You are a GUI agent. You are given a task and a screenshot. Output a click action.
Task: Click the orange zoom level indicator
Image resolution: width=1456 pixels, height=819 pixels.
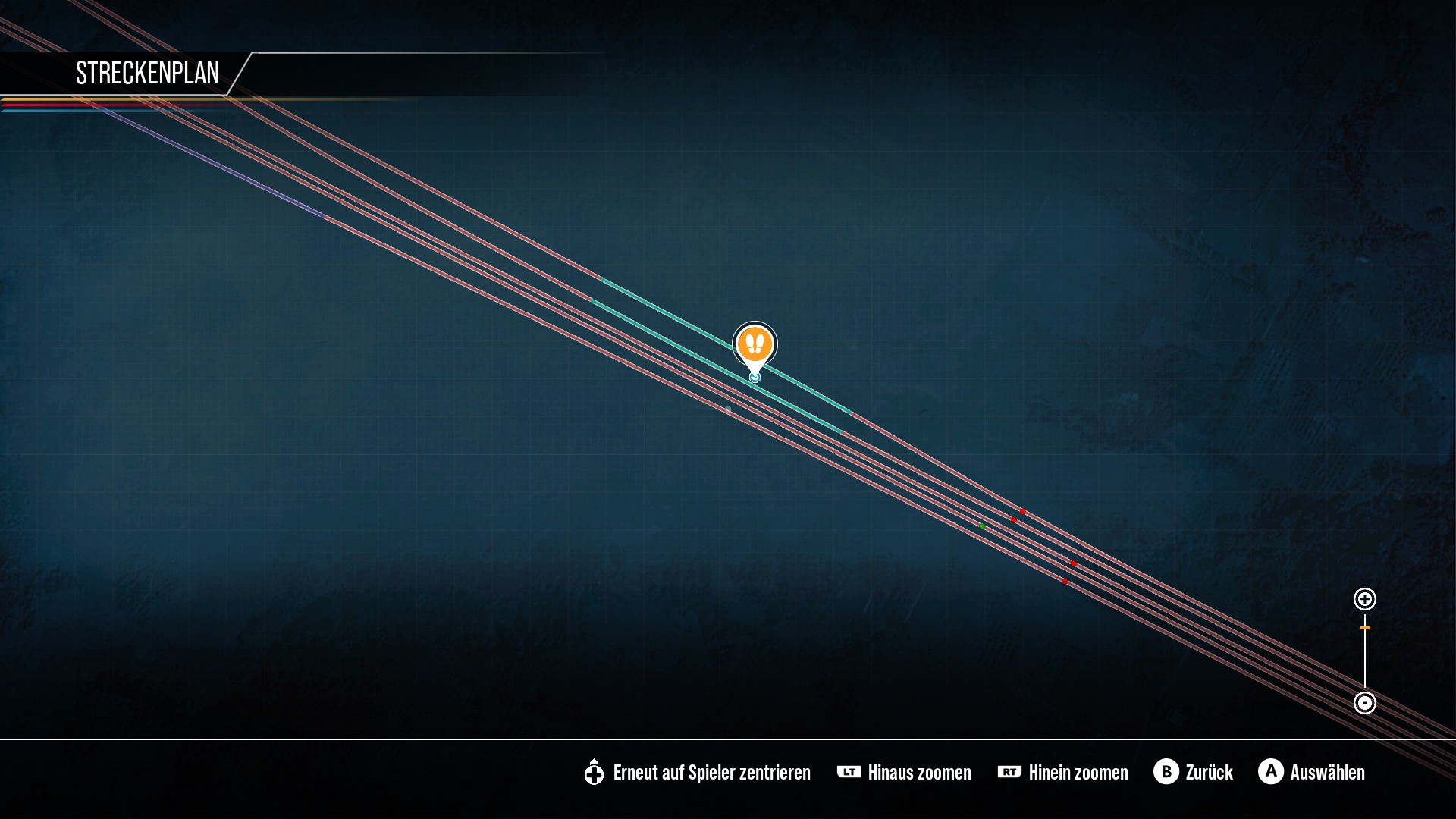tap(1365, 628)
